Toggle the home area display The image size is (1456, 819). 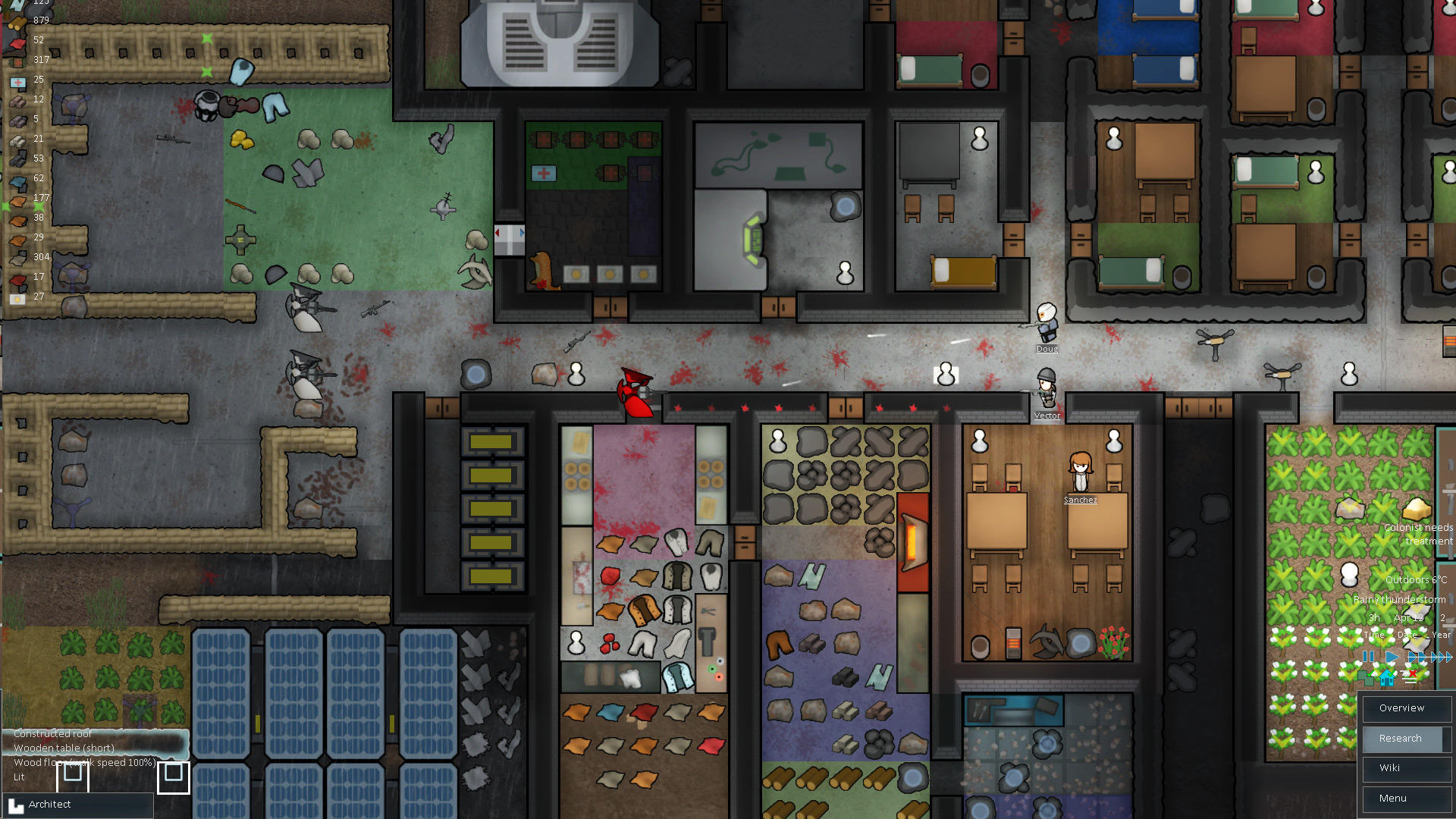click(1387, 679)
